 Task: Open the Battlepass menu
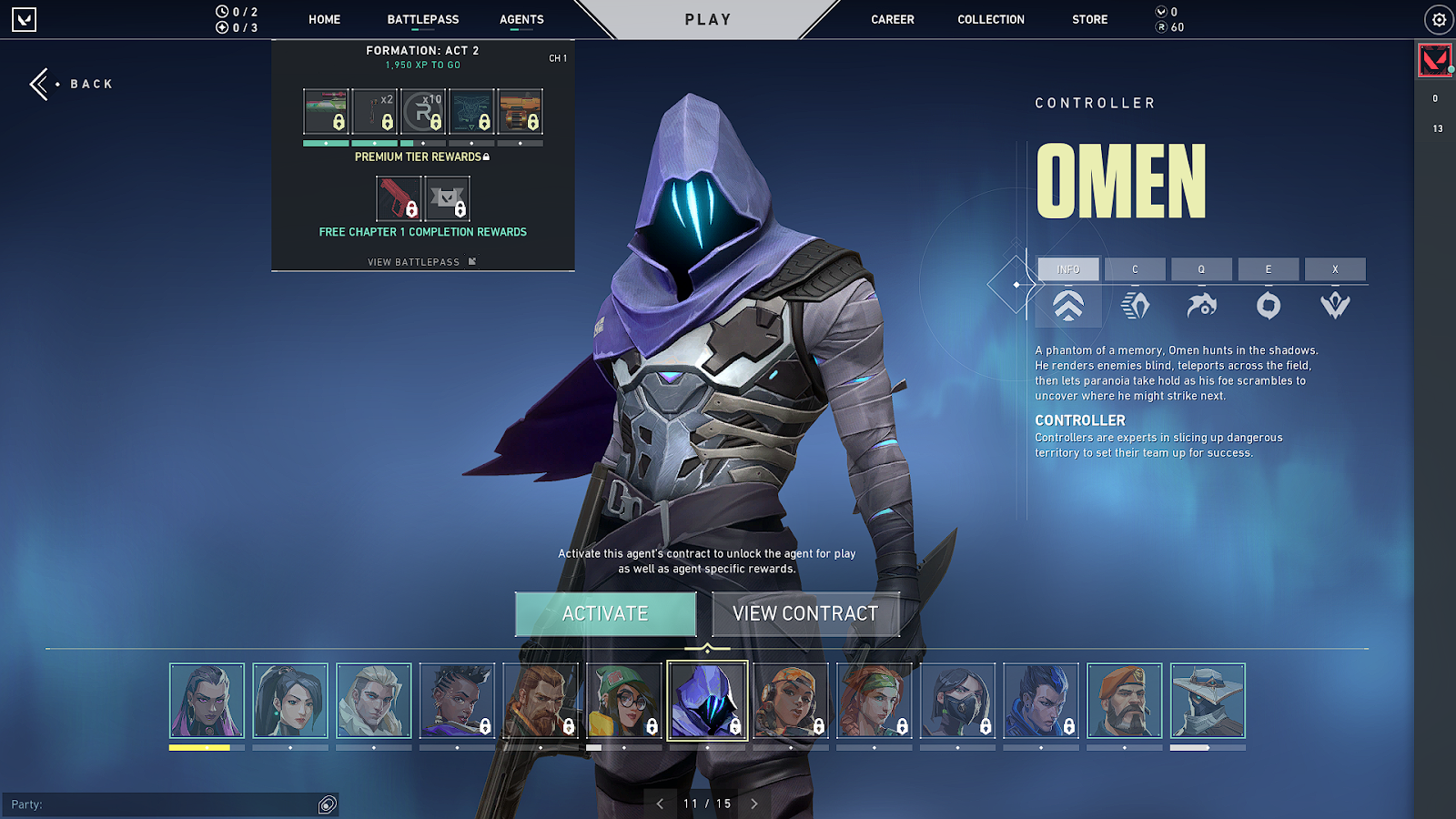[422, 19]
